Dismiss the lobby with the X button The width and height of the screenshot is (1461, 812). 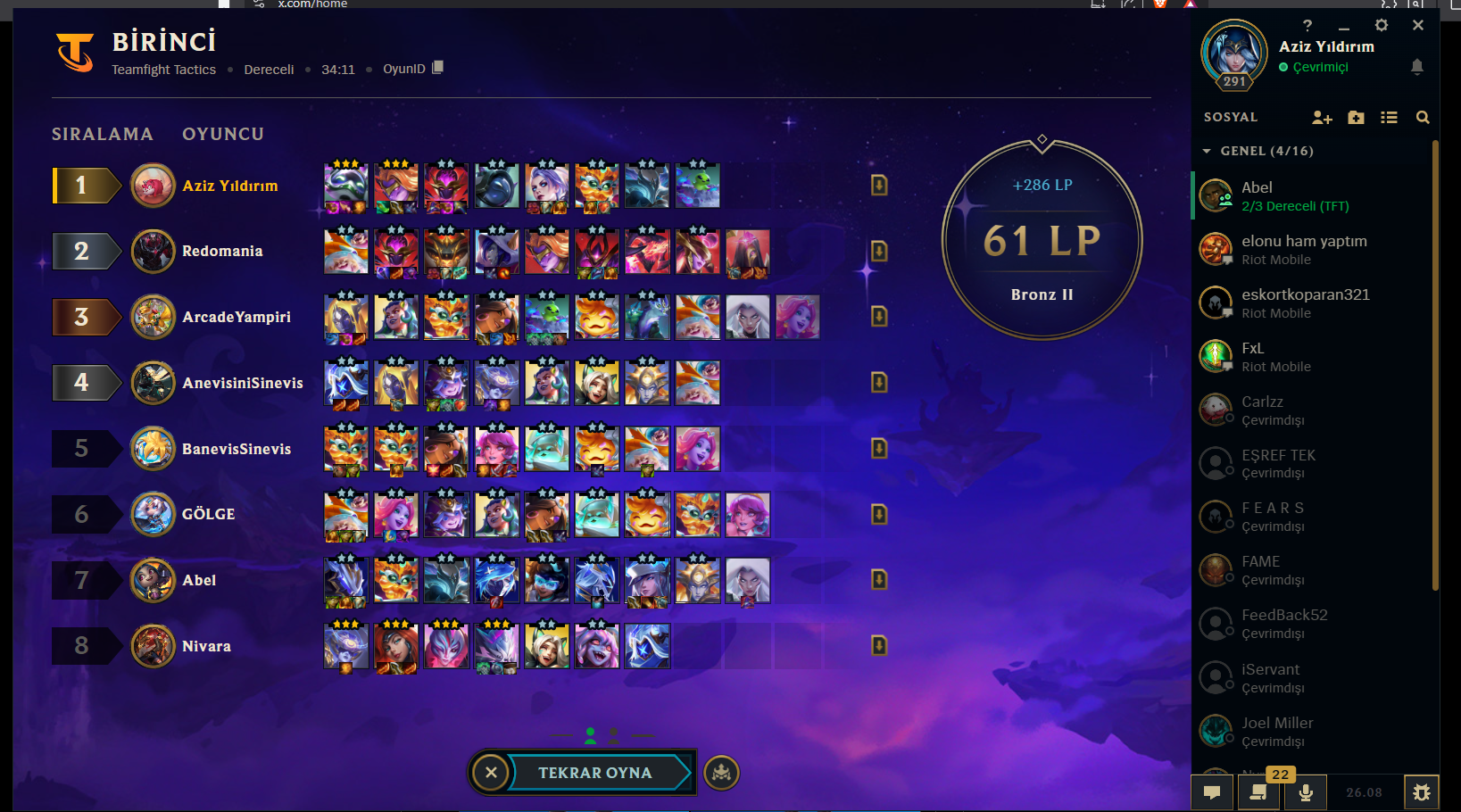pyautogui.click(x=491, y=773)
